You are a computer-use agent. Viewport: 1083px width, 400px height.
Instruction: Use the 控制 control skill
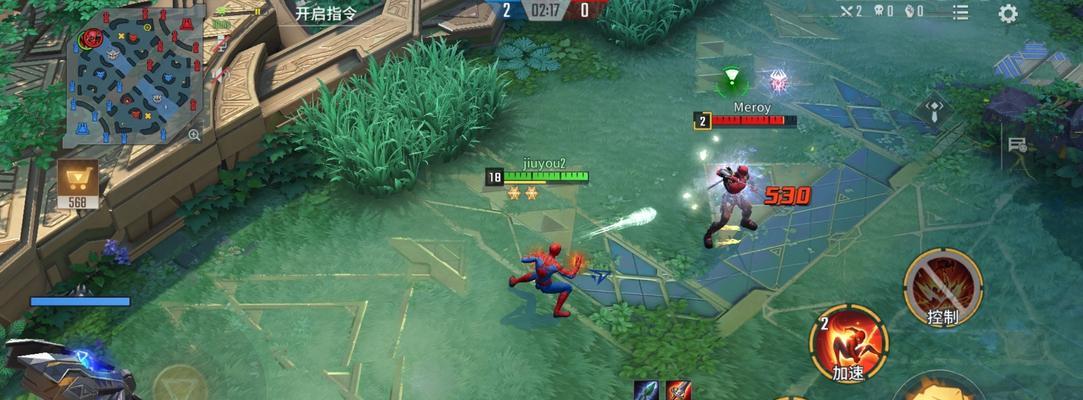click(x=942, y=286)
